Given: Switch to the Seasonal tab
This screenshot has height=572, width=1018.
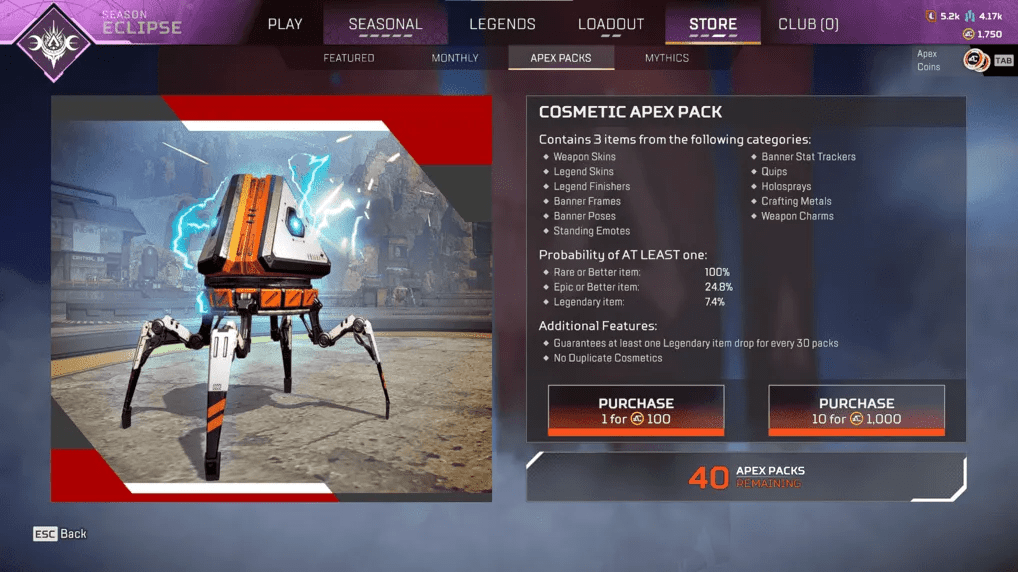Looking at the screenshot, I should [385, 24].
